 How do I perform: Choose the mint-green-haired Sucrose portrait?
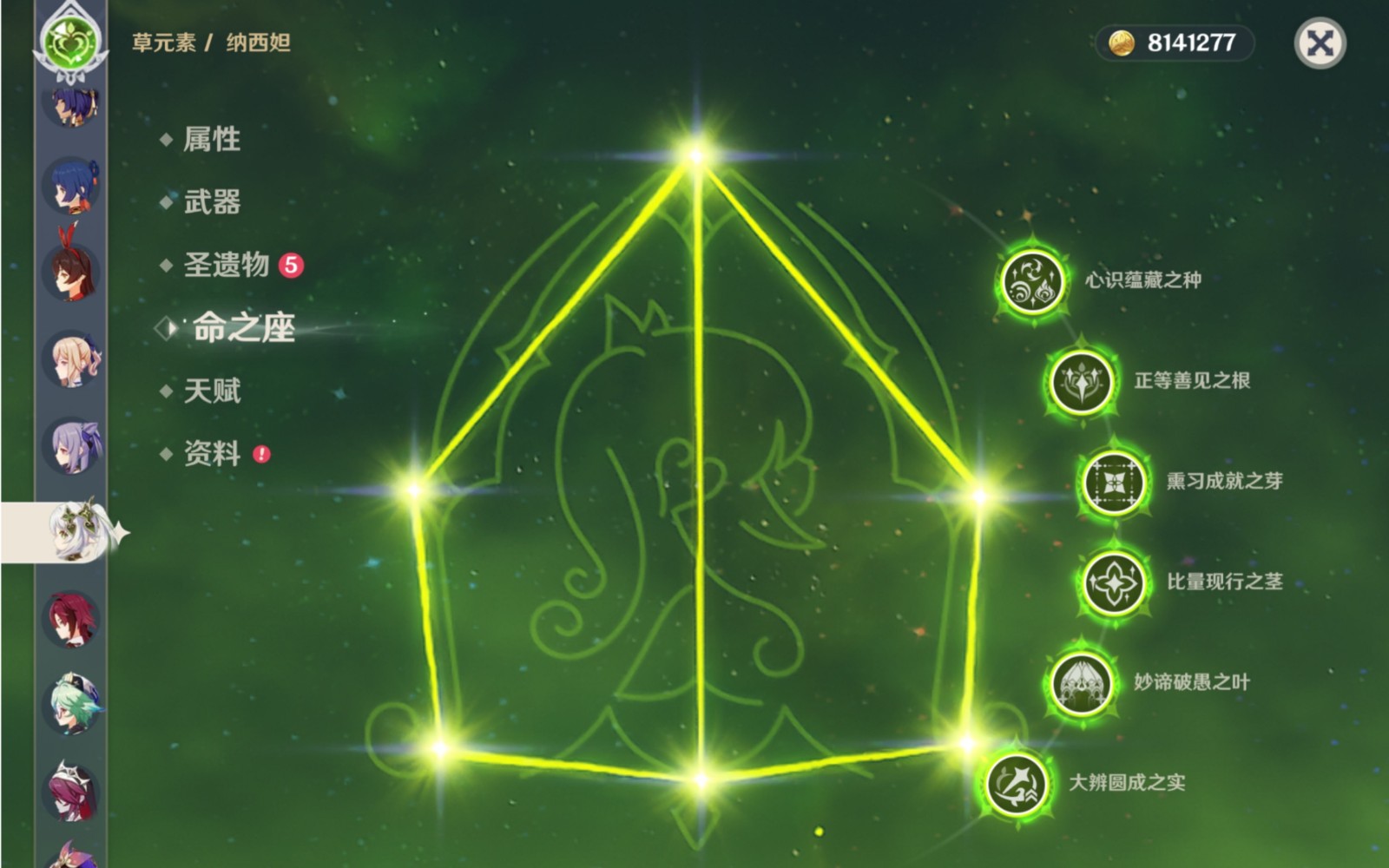pyautogui.click(x=73, y=705)
